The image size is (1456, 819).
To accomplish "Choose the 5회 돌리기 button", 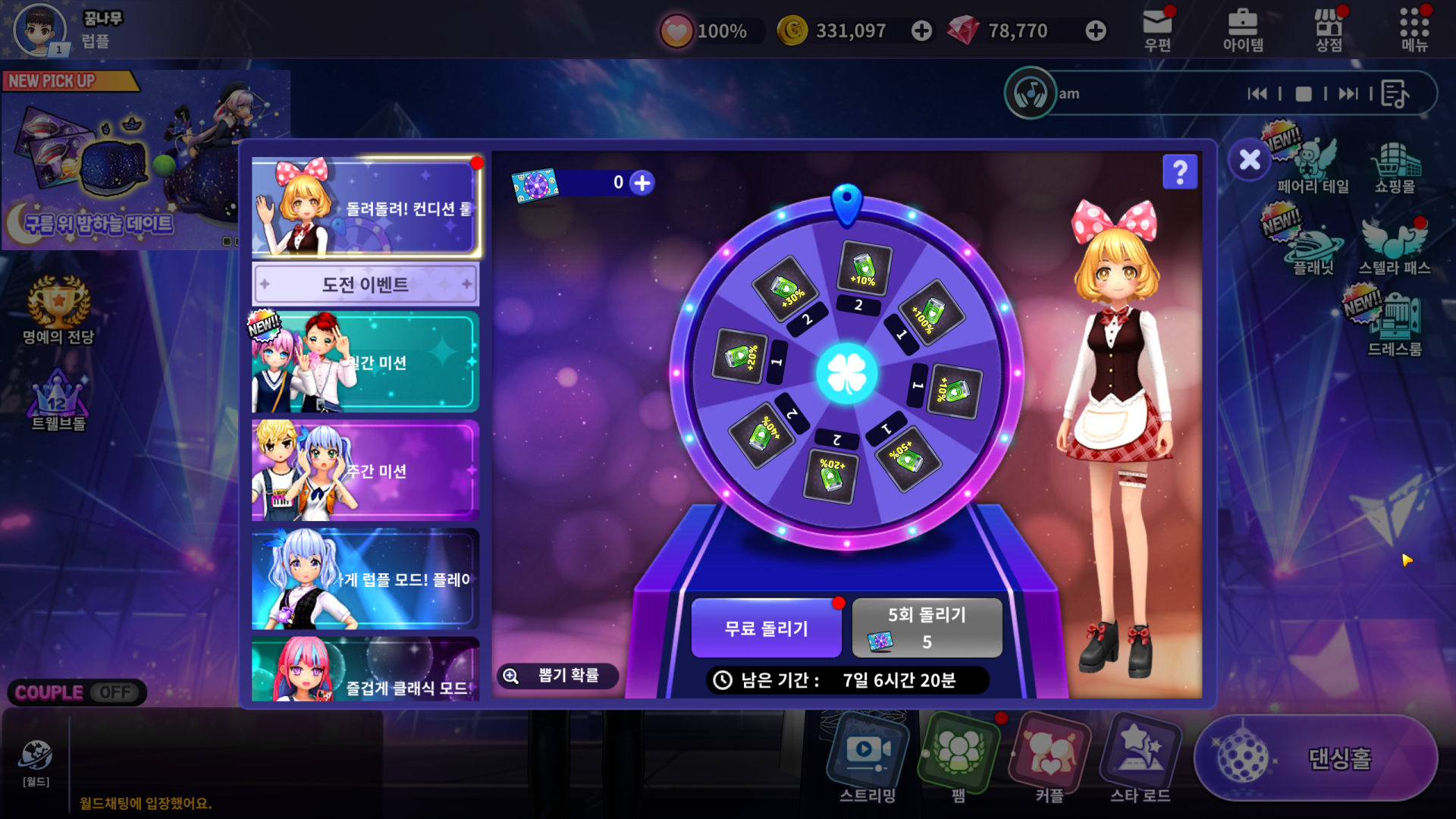I will click(x=927, y=628).
